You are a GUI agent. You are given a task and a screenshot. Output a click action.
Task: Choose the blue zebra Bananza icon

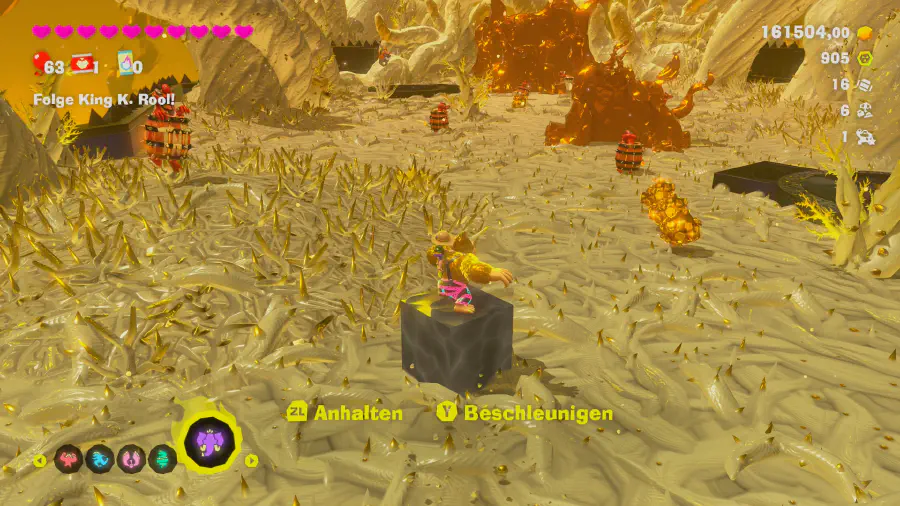coord(100,459)
